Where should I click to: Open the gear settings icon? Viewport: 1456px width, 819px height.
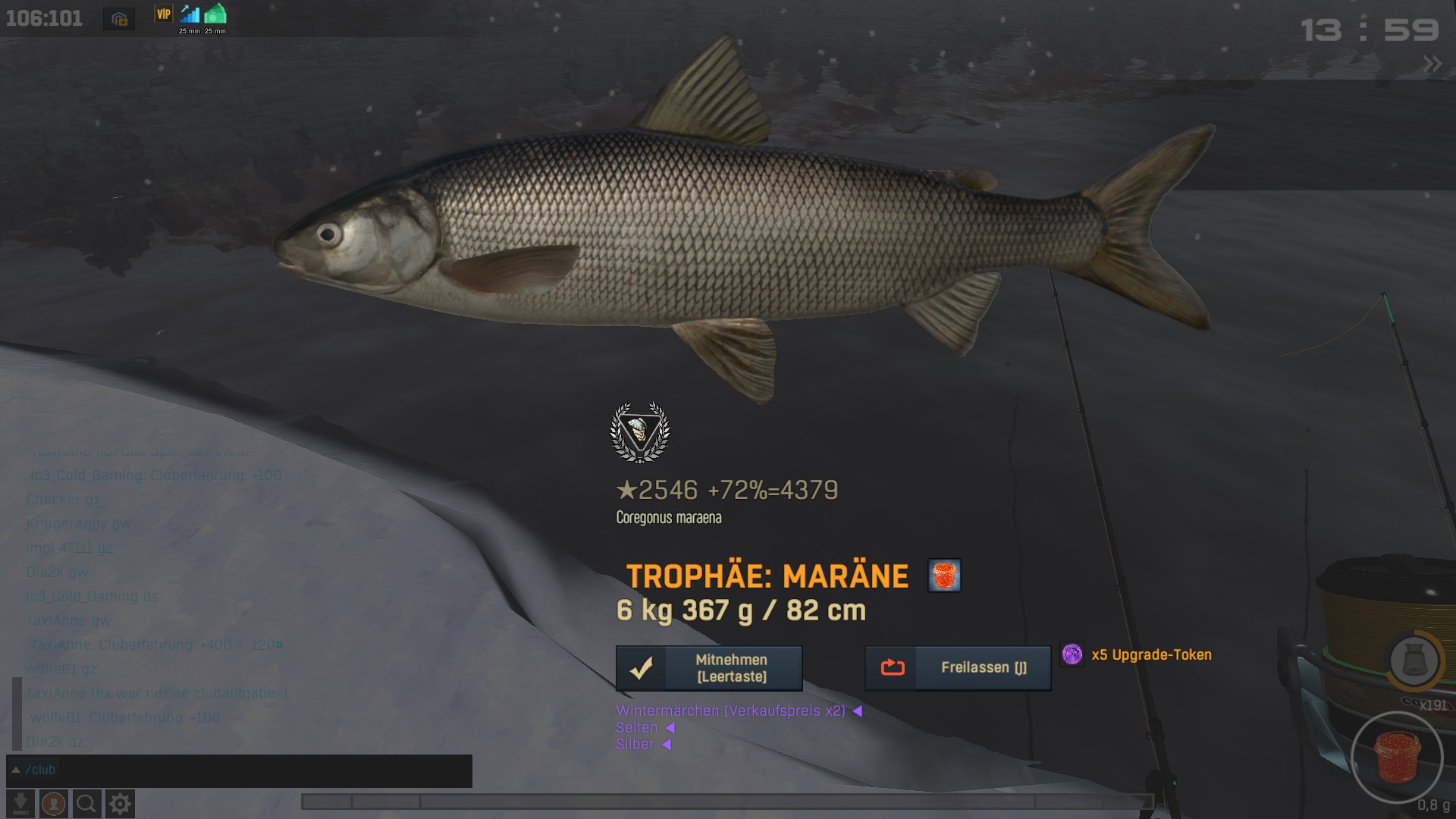(120, 804)
